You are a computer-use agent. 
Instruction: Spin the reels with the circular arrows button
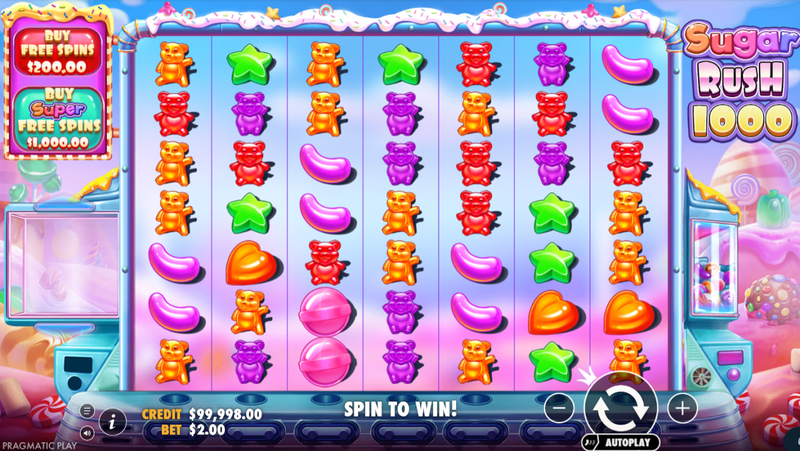coord(621,407)
